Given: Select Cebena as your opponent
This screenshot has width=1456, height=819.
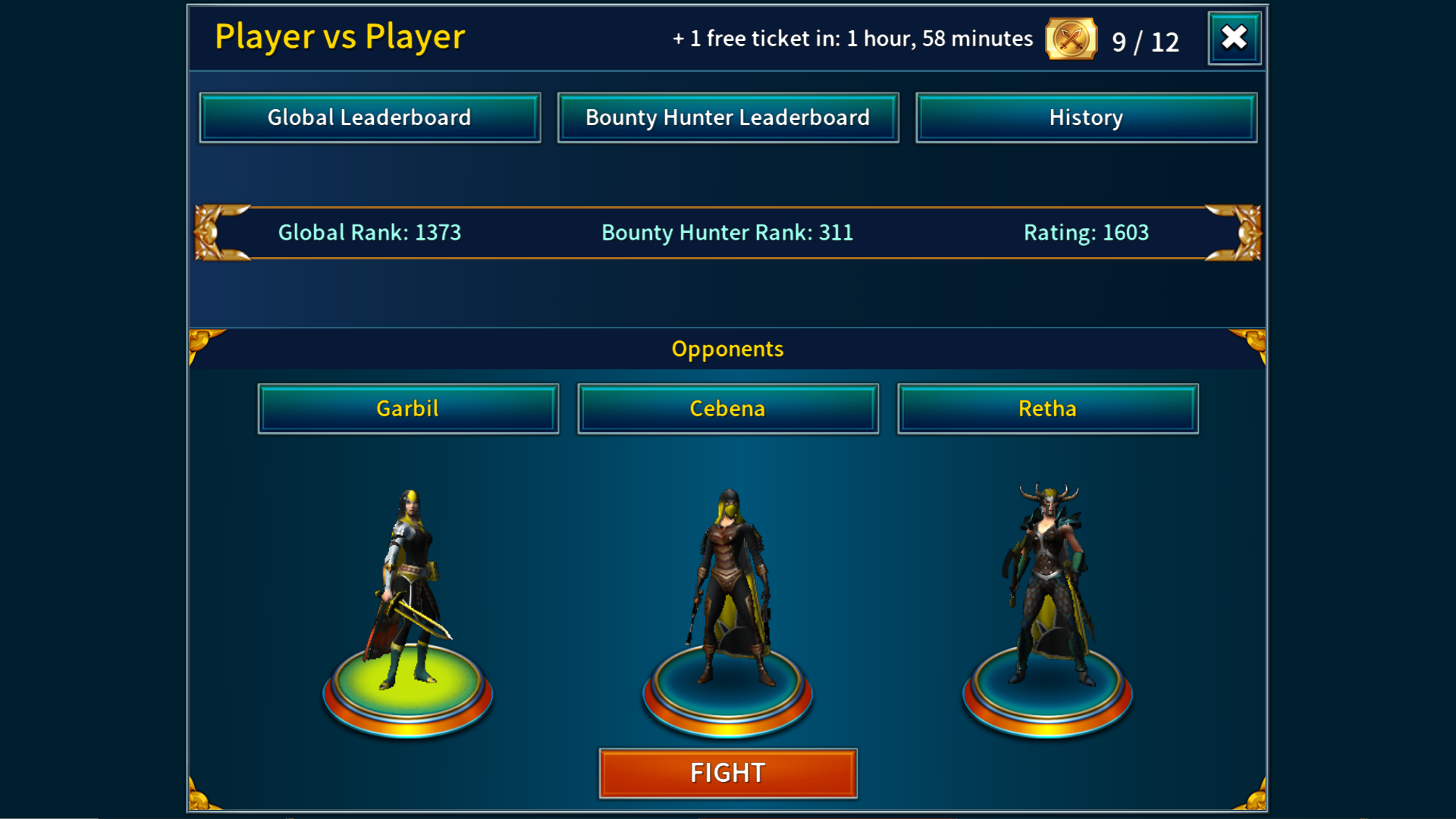Looking at the screenshot, I should (x=727, y=408).
